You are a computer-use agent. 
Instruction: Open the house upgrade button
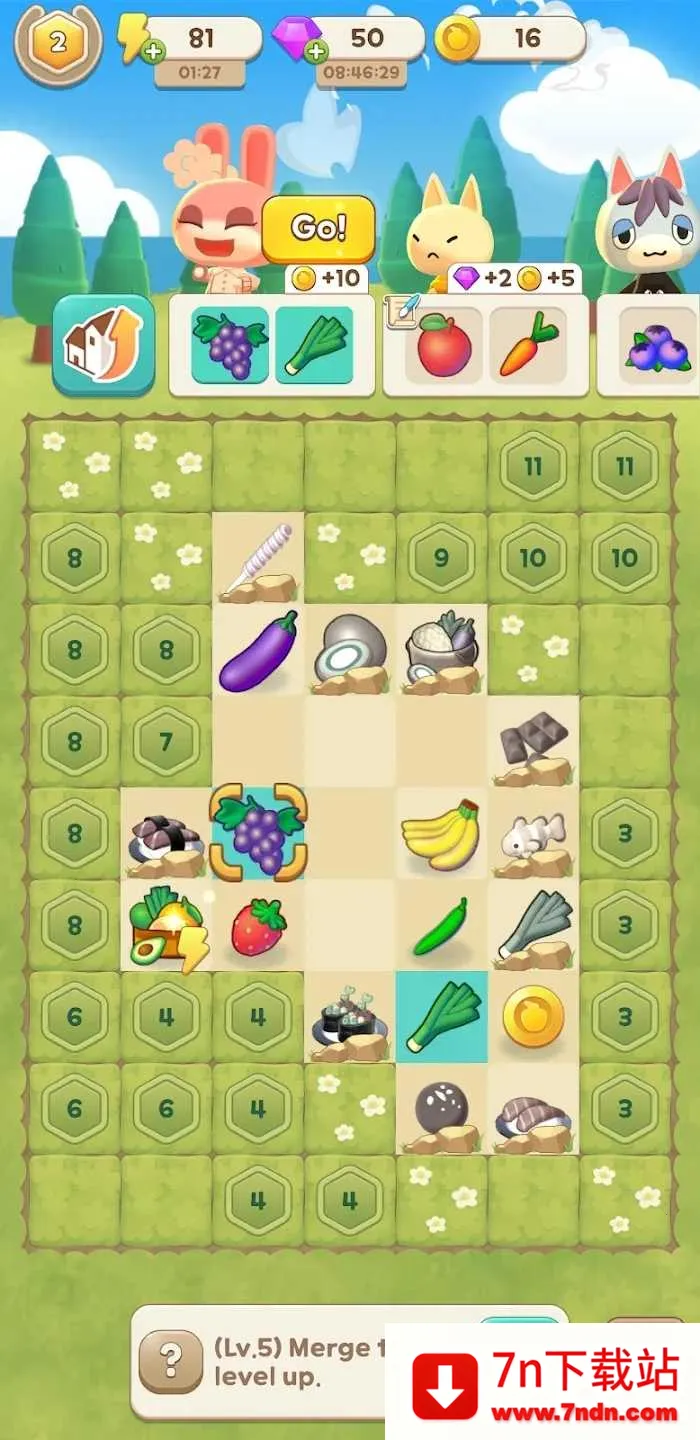[x=104, y=344]
